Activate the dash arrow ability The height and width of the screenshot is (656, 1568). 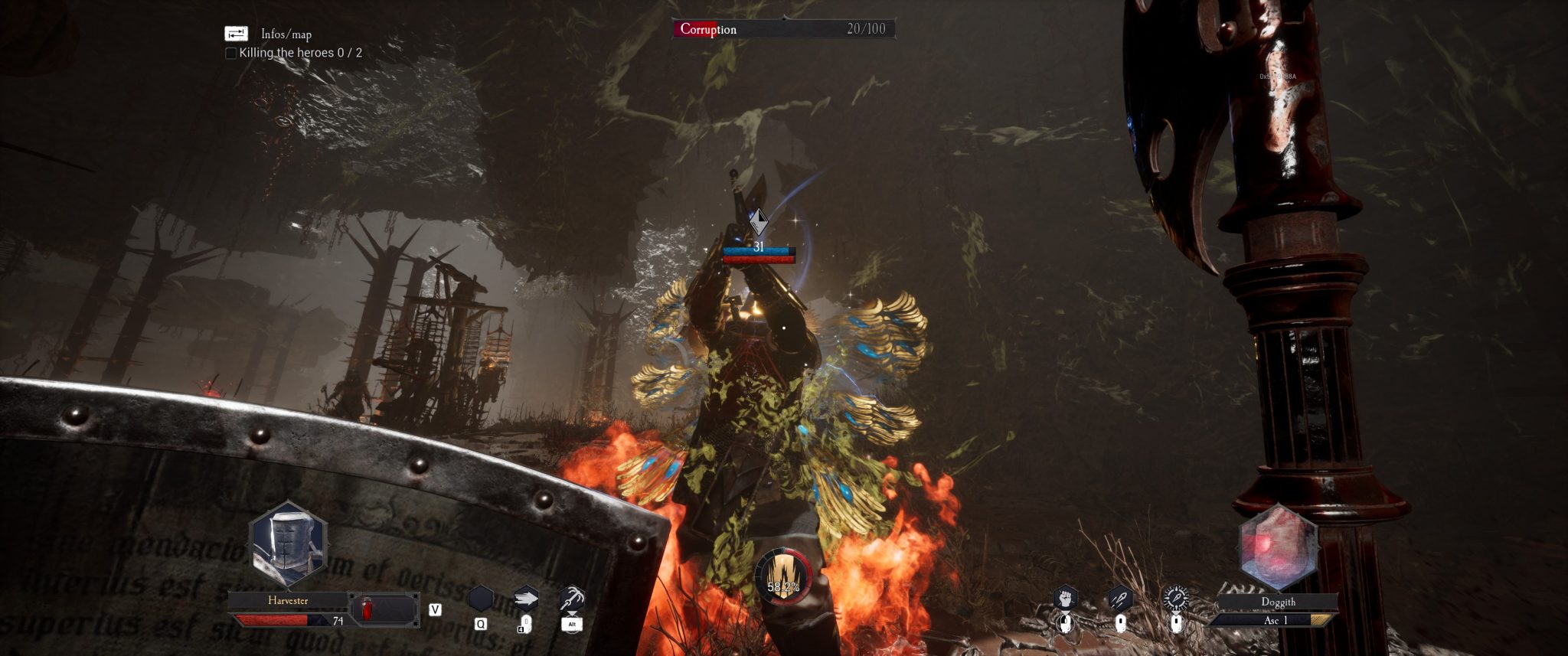tap(525, 598)
